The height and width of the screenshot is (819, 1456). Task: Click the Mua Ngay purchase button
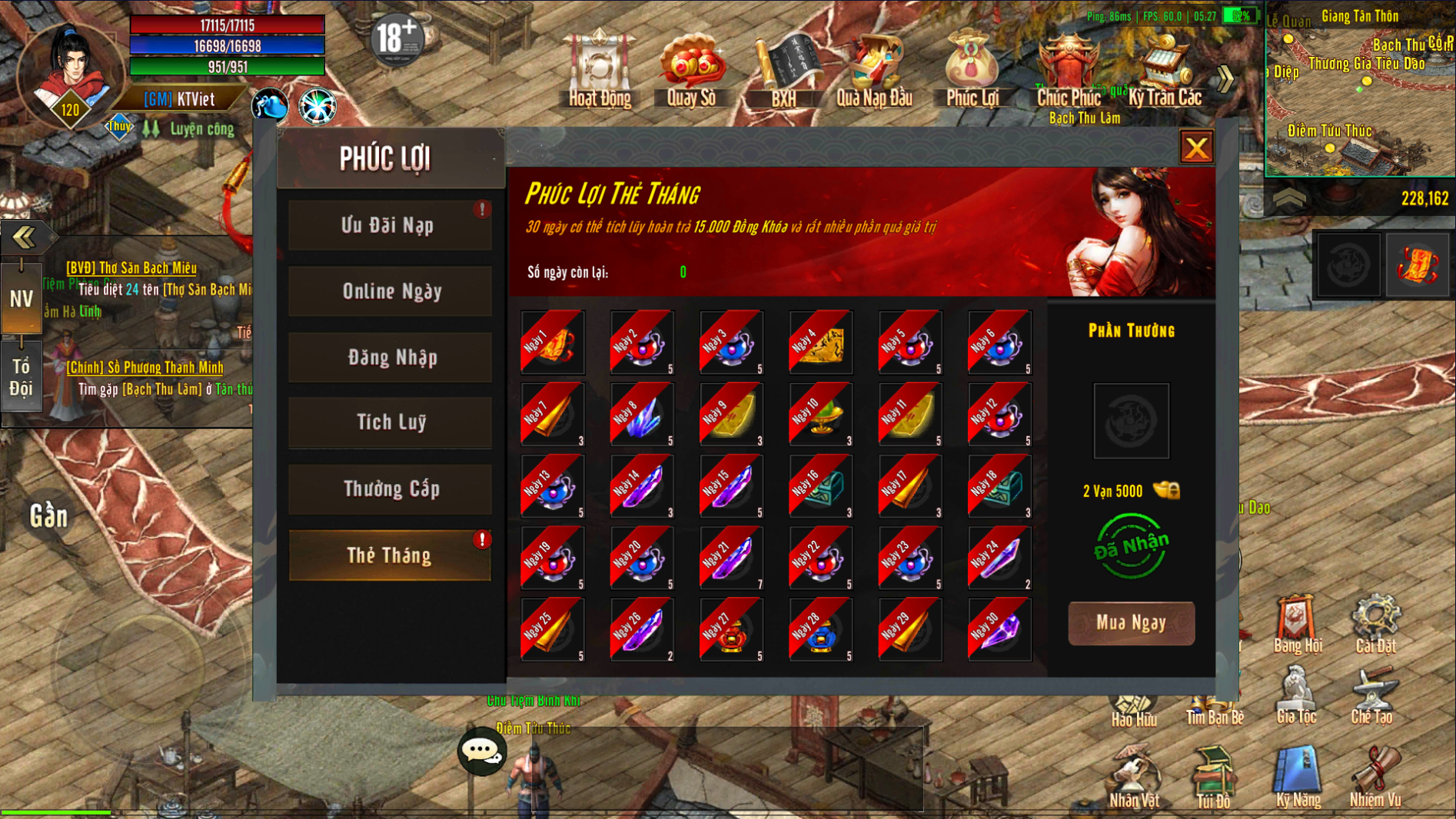1131,623
